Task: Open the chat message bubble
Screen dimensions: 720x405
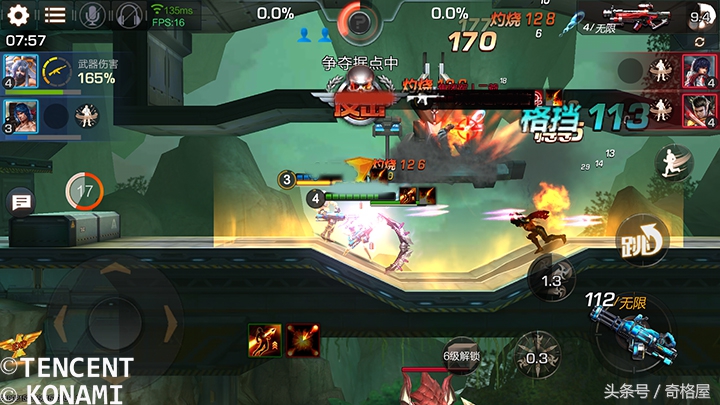Action: point(20,203)
